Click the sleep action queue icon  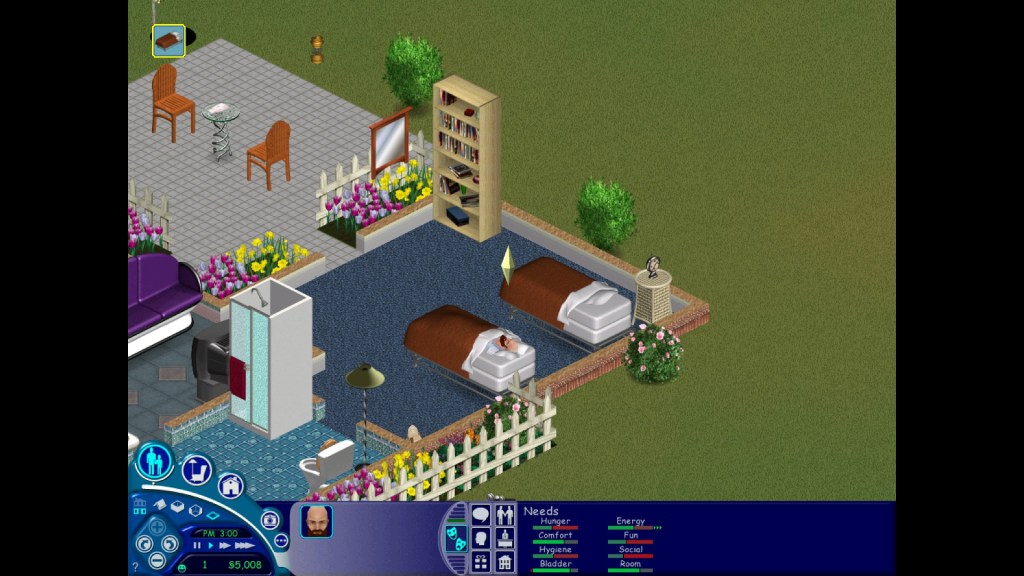tap(168, 41)
